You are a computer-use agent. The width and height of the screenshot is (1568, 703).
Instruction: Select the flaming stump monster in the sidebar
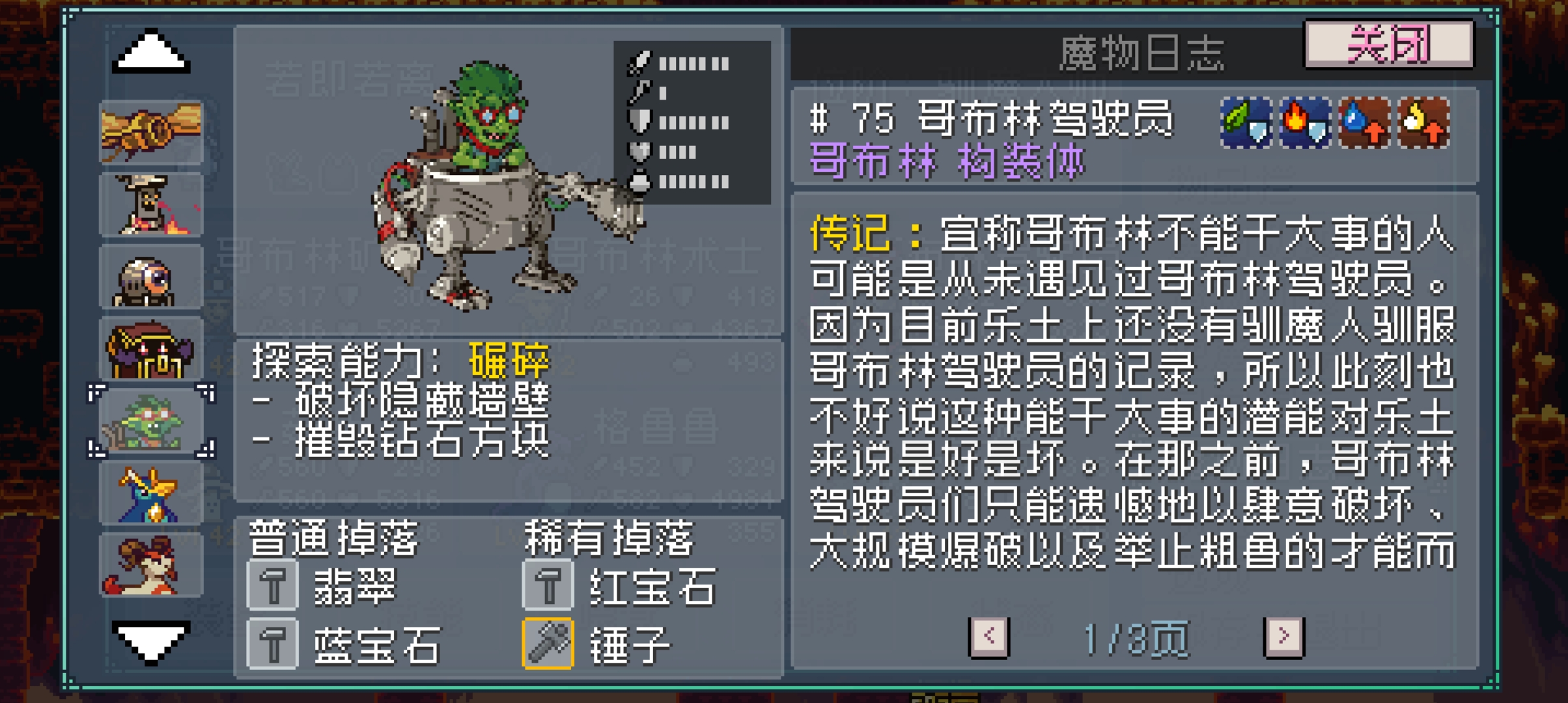(x=151, y=203)
